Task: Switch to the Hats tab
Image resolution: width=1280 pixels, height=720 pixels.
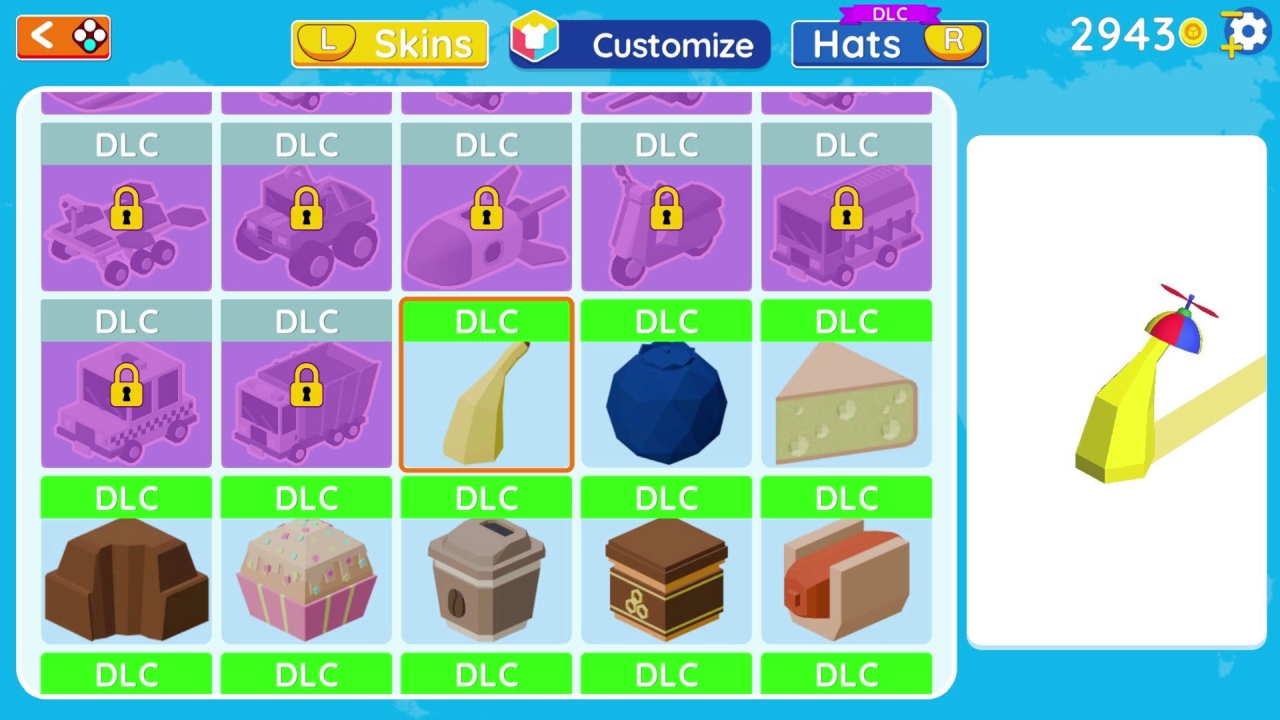Action: tap(888, 43)
